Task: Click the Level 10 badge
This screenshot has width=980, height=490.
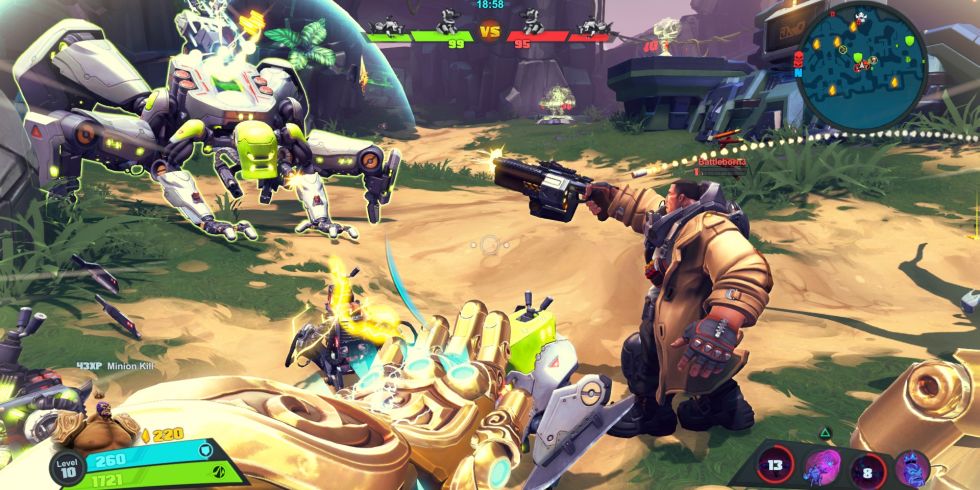Action: 67,469
